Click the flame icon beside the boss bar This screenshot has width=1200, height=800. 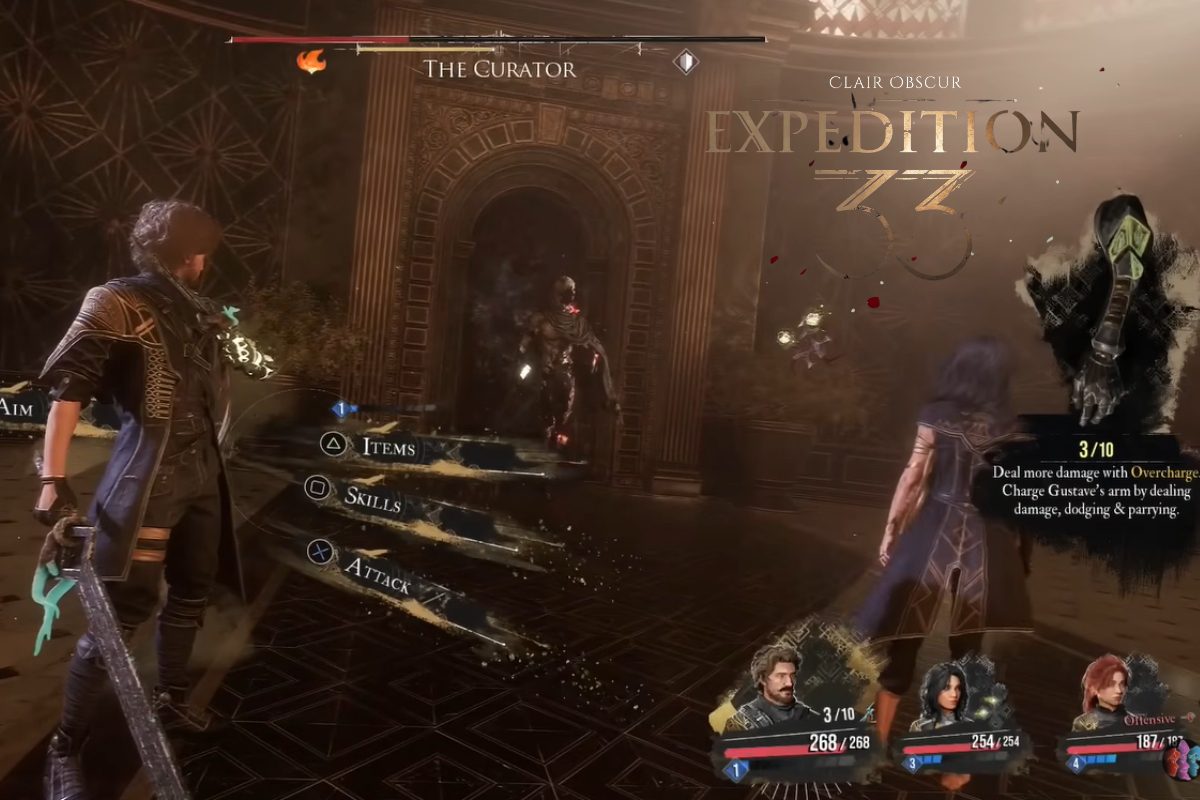pyautogui.click(x=311, y=62)
